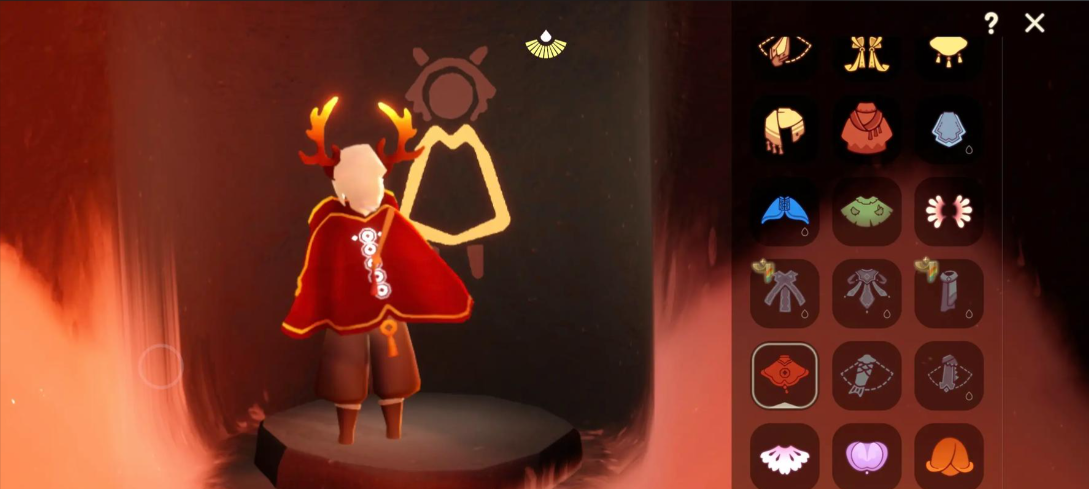Choose the yellow cape with tassels
The height and width of the screenshot is (489, 1089).
coord(948,51)
